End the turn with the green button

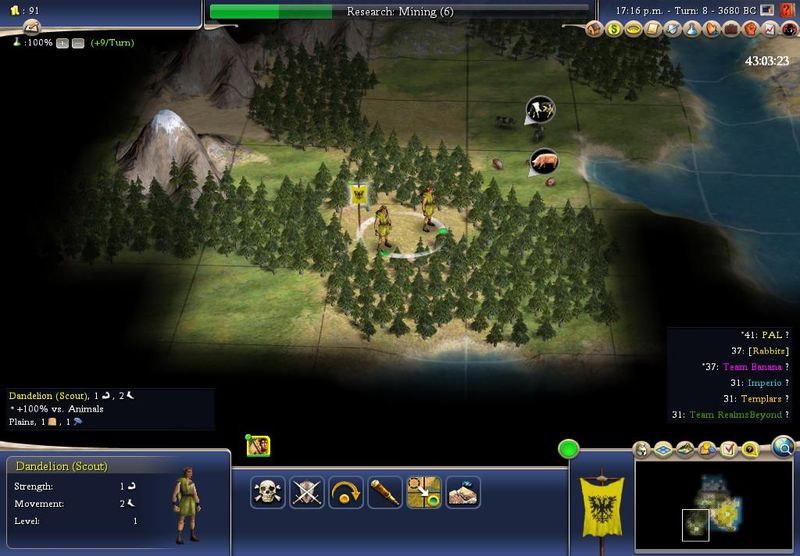pyautogui.click(x=569, y=449)
